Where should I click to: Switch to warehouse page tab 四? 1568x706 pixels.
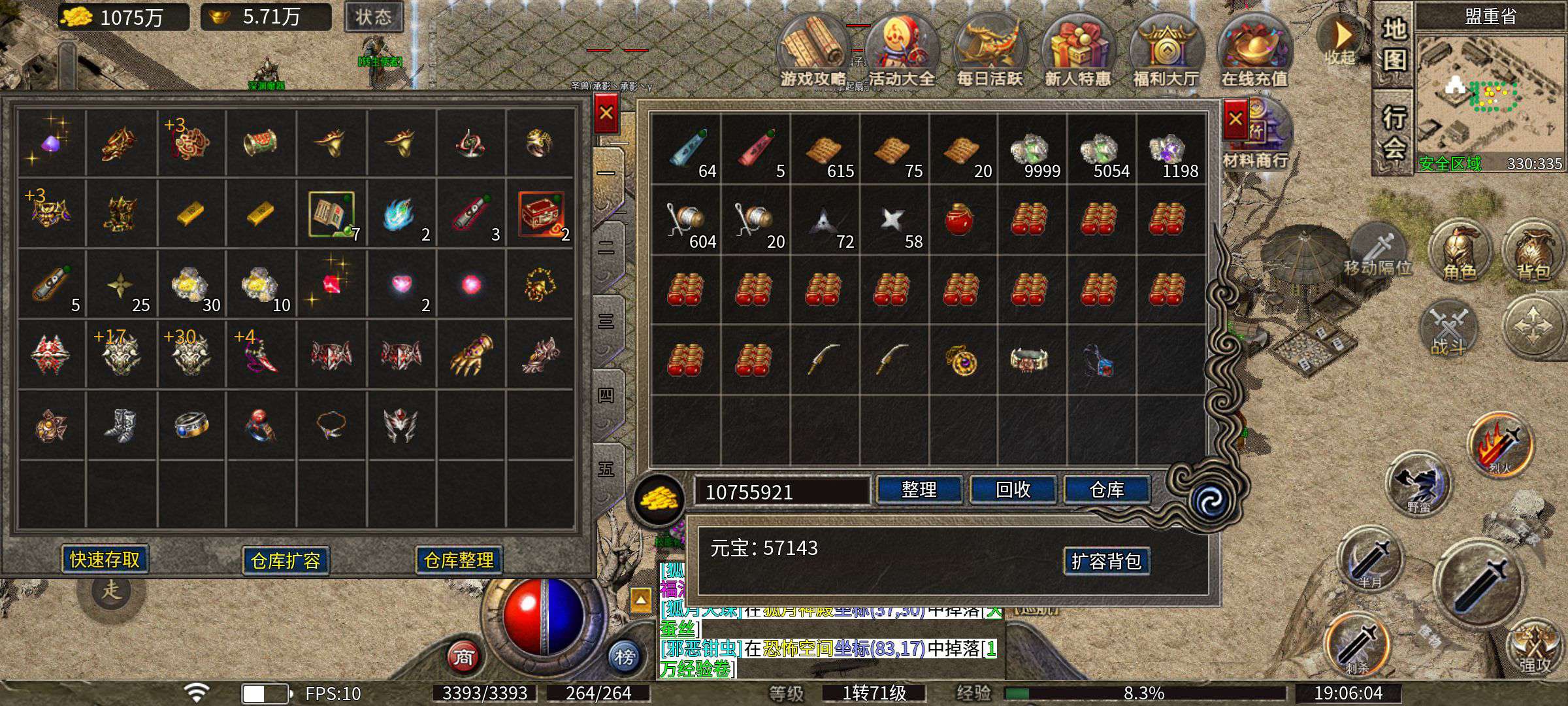(606, 395)
